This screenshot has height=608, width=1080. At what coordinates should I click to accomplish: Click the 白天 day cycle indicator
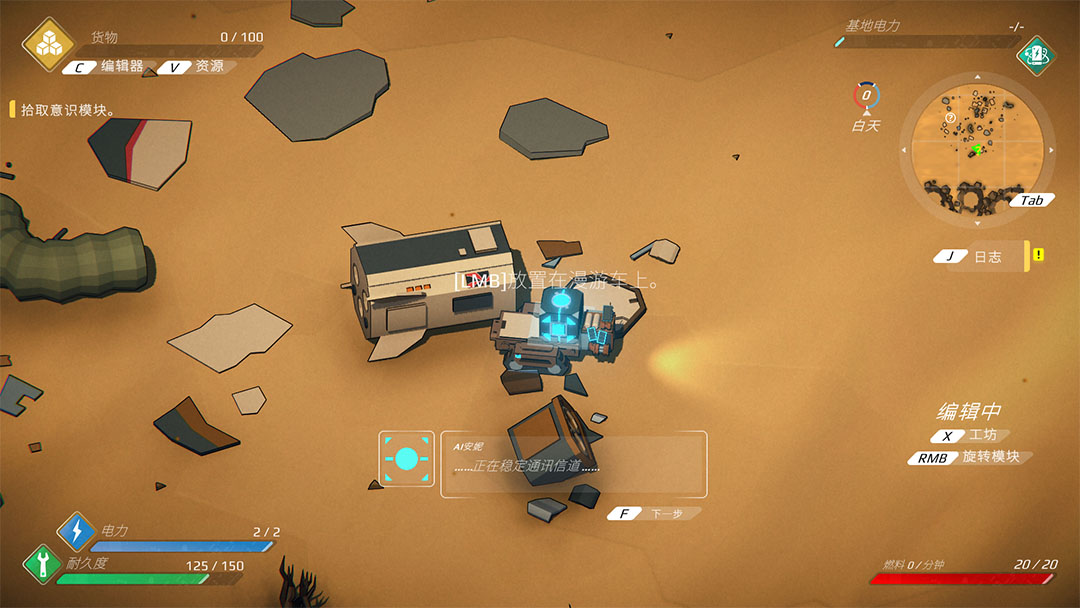click(x=866, y=107)
